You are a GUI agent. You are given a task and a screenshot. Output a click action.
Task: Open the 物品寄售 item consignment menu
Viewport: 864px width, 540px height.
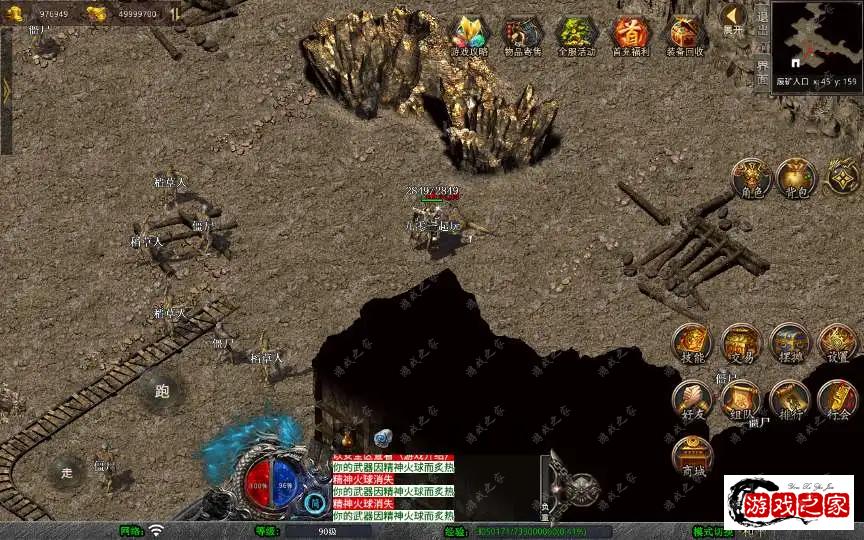(523, 35)
